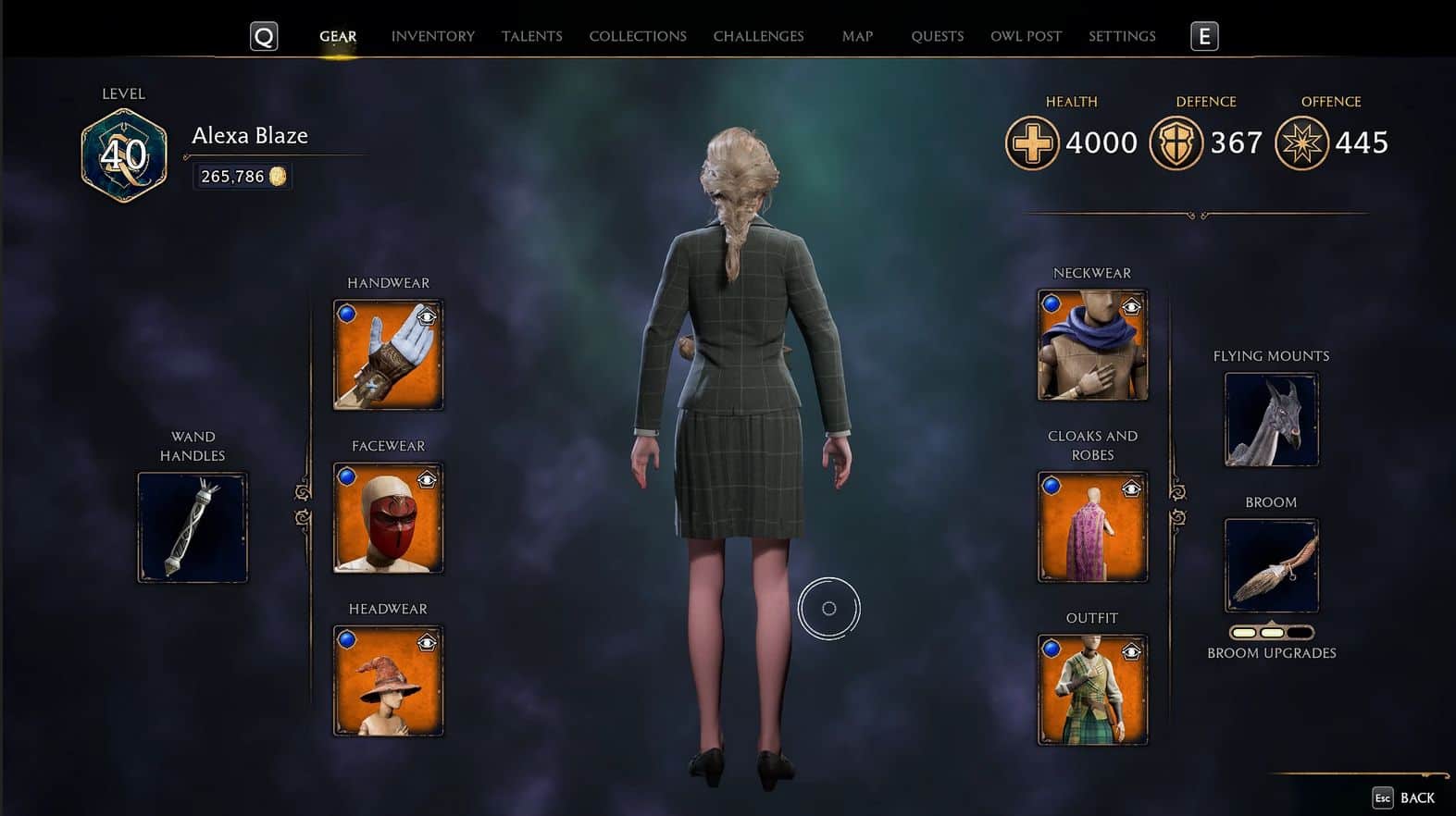1456x816 pixels.
Task: Open the Flying Mounts slot
Action: 1271,419
